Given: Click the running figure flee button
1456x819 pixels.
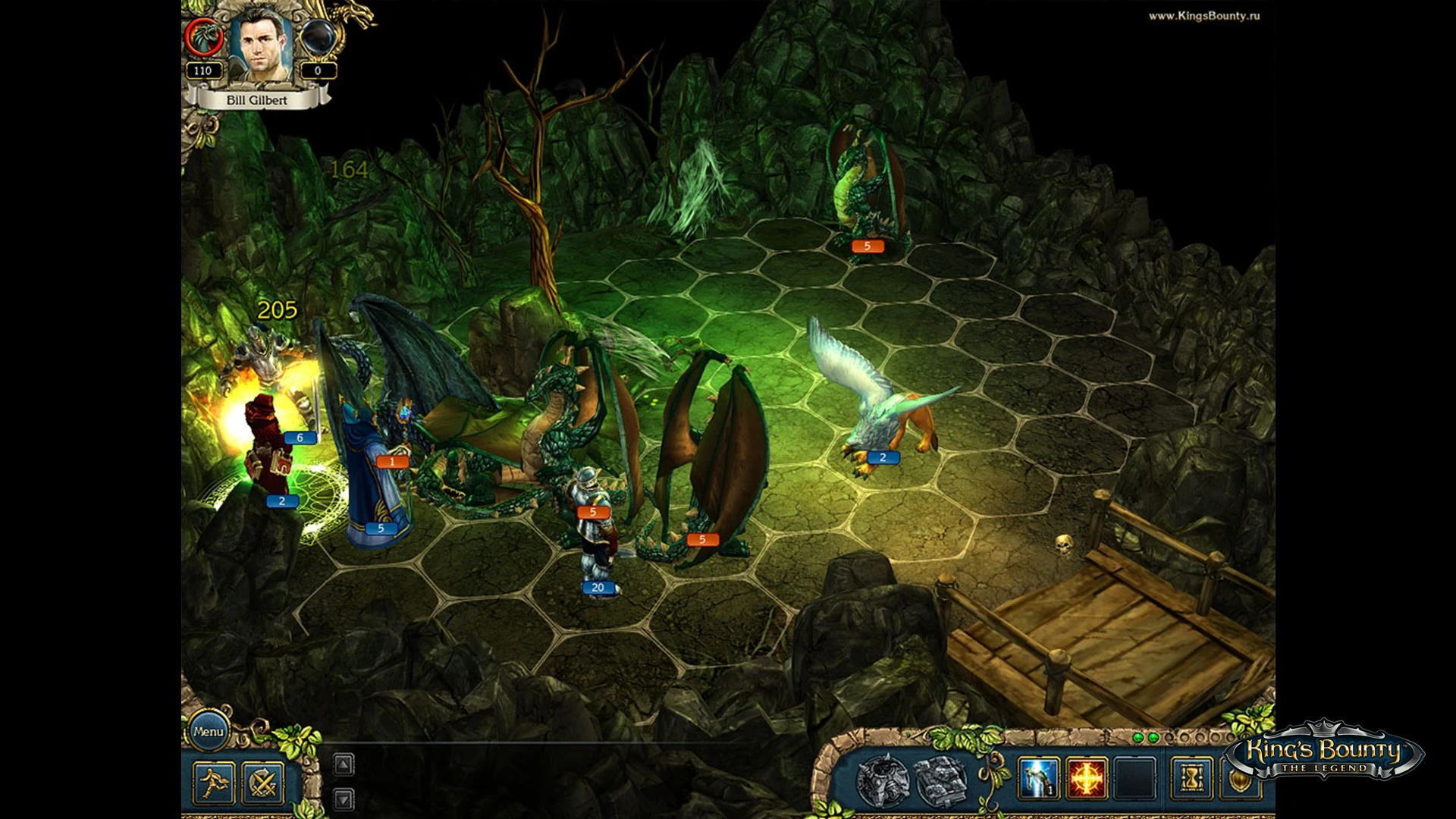Looking at the screenshot, I should (x=214, y=782).
